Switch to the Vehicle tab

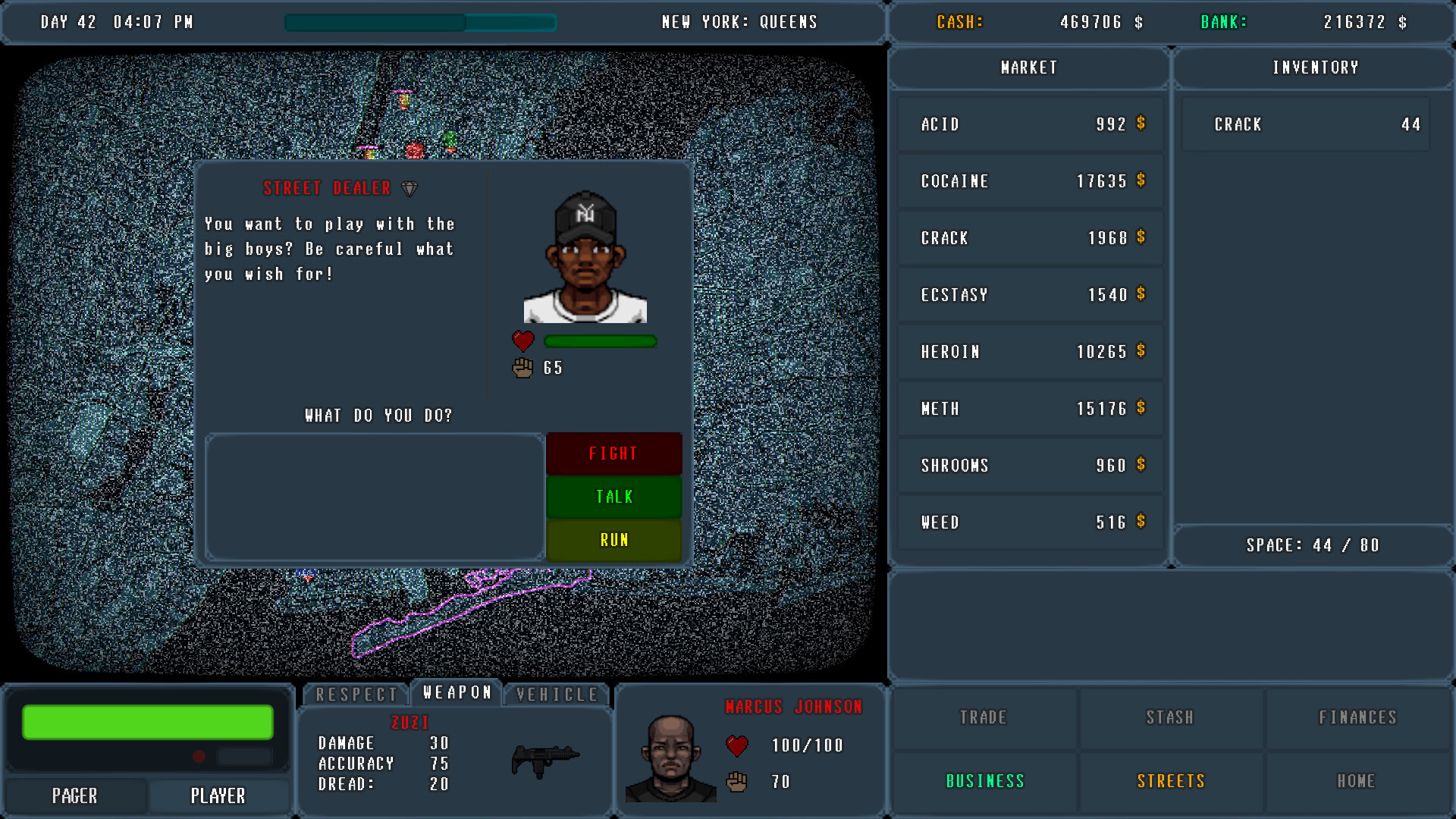556,694
